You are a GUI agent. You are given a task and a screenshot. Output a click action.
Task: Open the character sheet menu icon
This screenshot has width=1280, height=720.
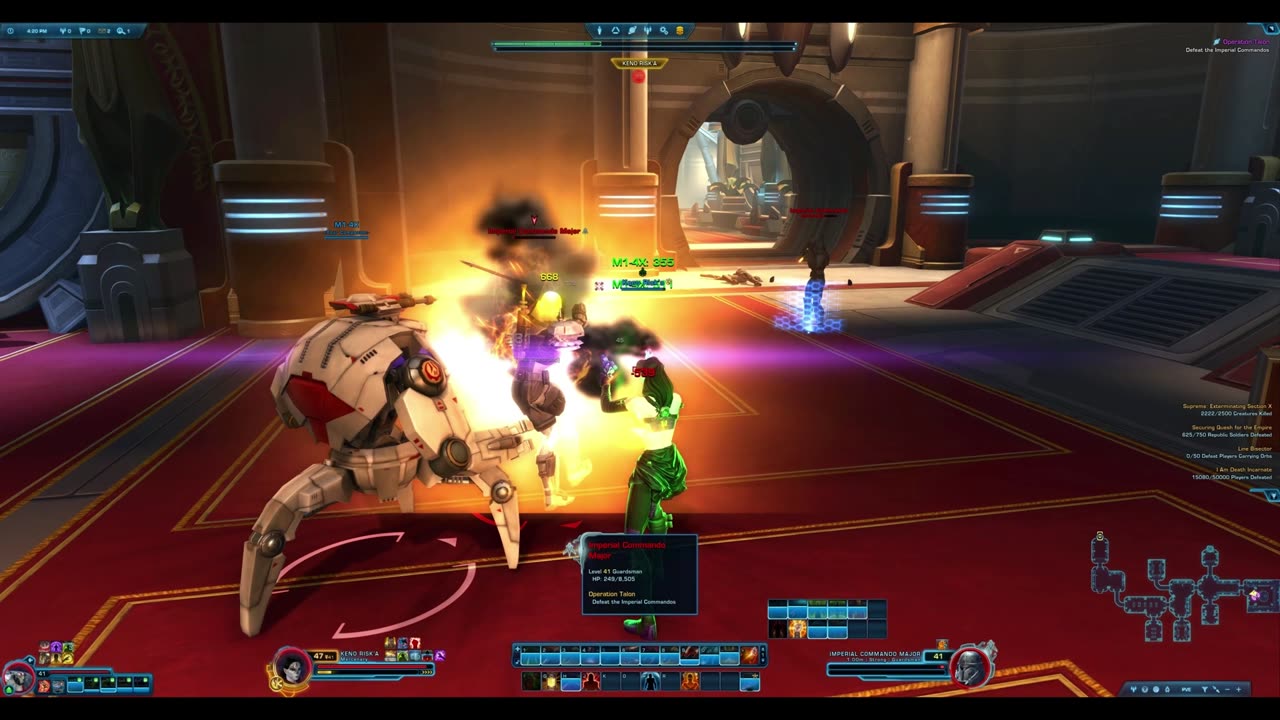pos(600,31)
